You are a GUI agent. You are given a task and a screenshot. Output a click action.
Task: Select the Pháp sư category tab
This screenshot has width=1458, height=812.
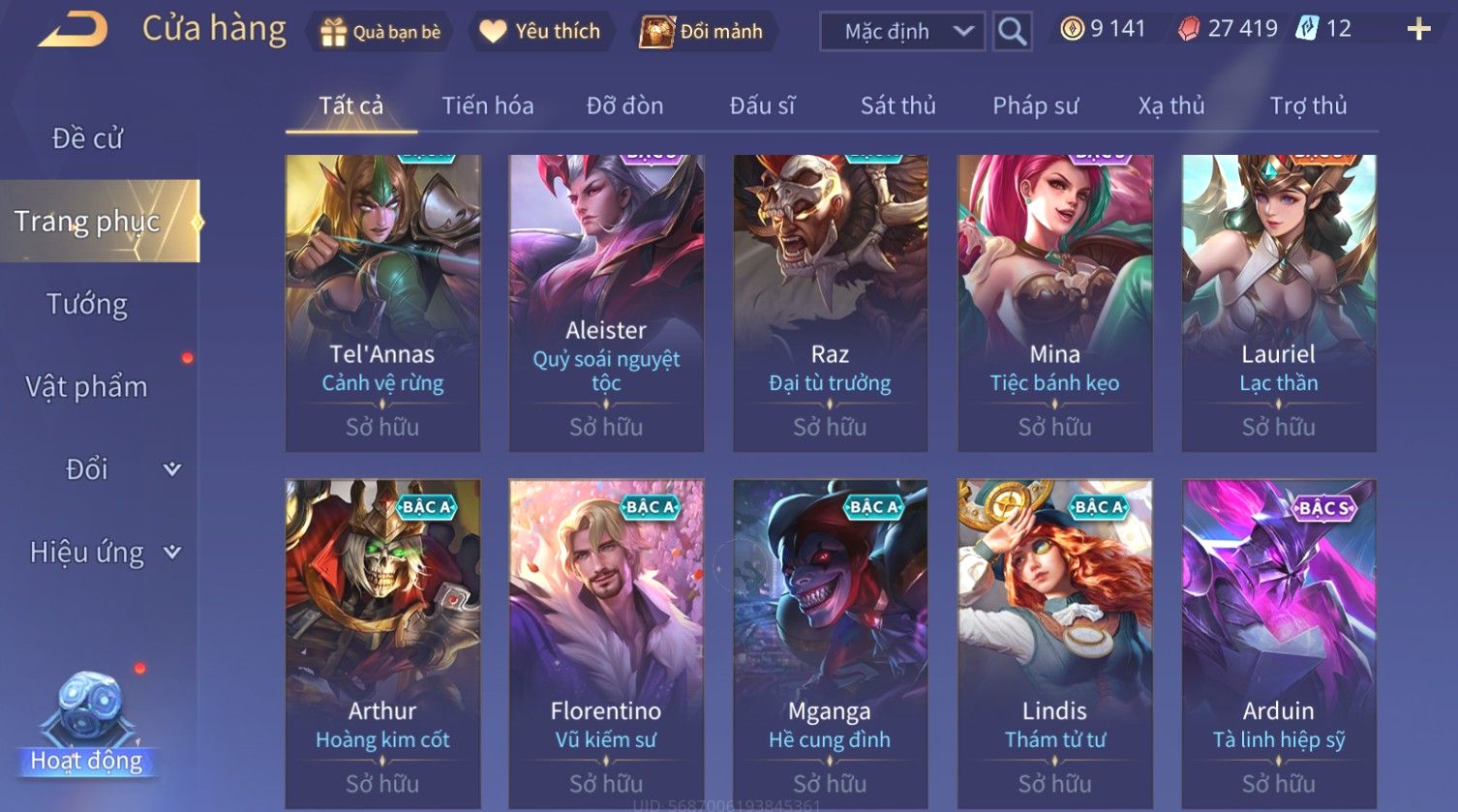click(1035, 105)
